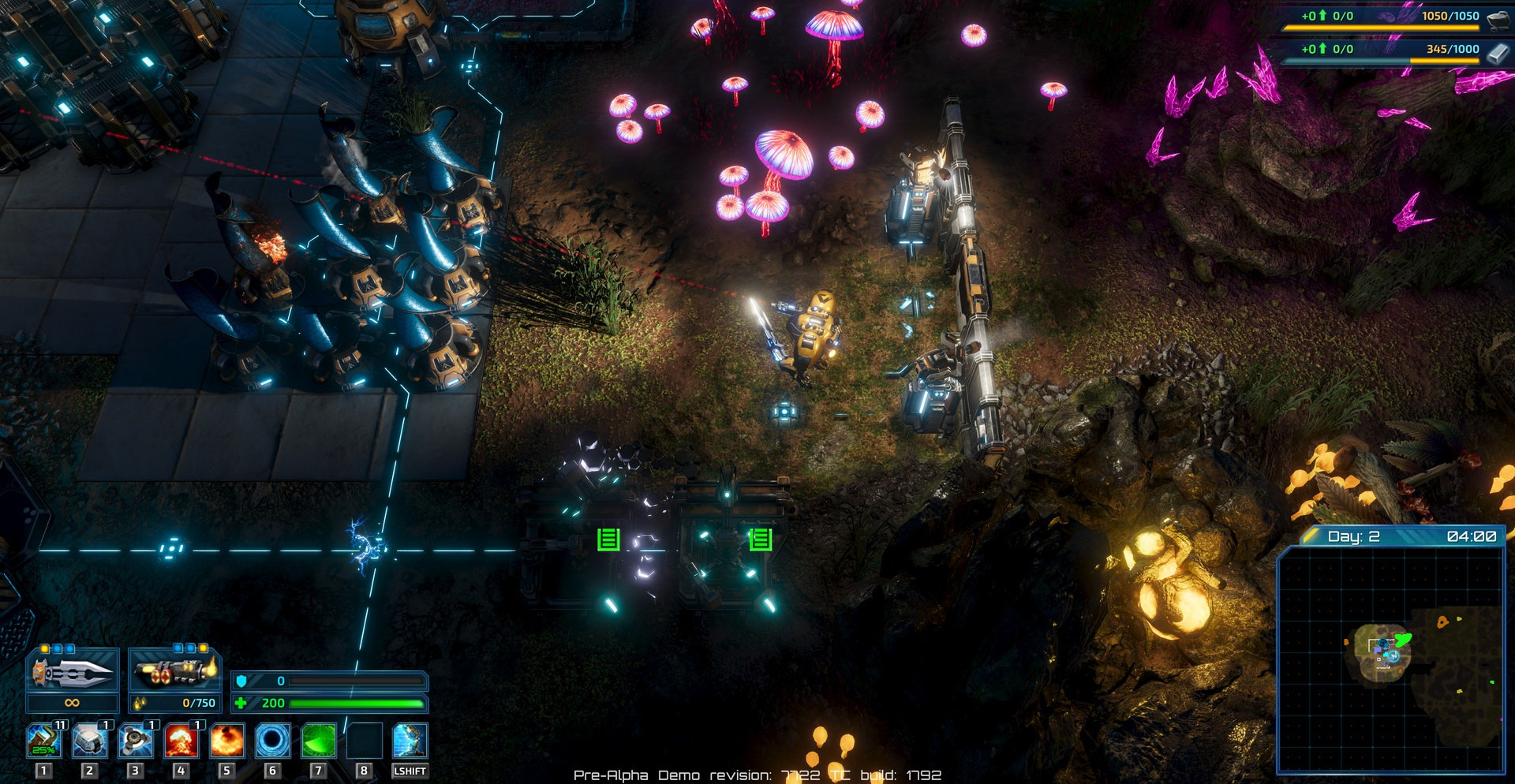This screenshot has width=1515, height=784.
Task: Select the grey crate item slot
Action: (x=90, y=741)
